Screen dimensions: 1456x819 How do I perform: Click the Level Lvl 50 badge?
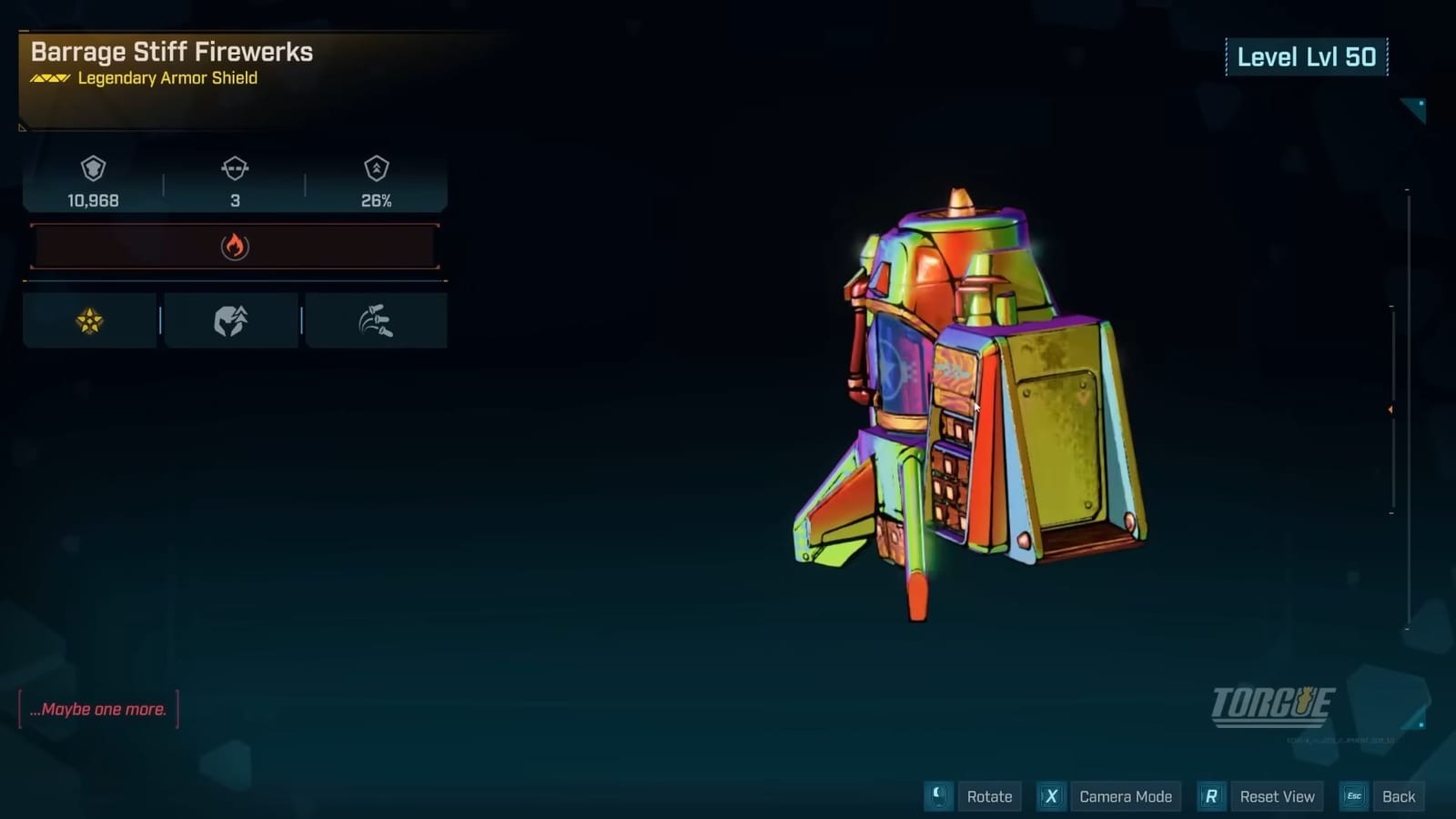1308,56
